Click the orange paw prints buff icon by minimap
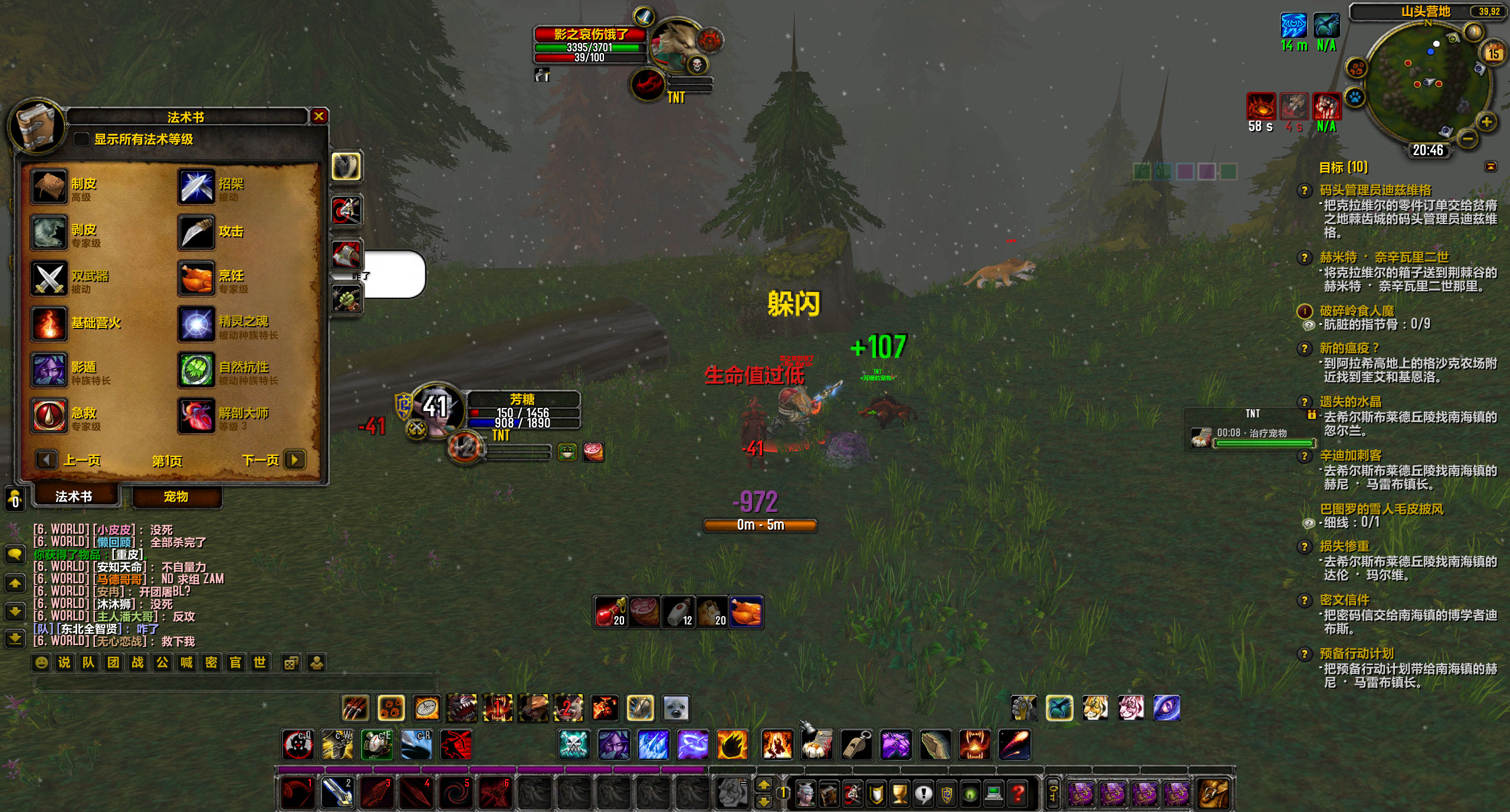 point(1358,68)
